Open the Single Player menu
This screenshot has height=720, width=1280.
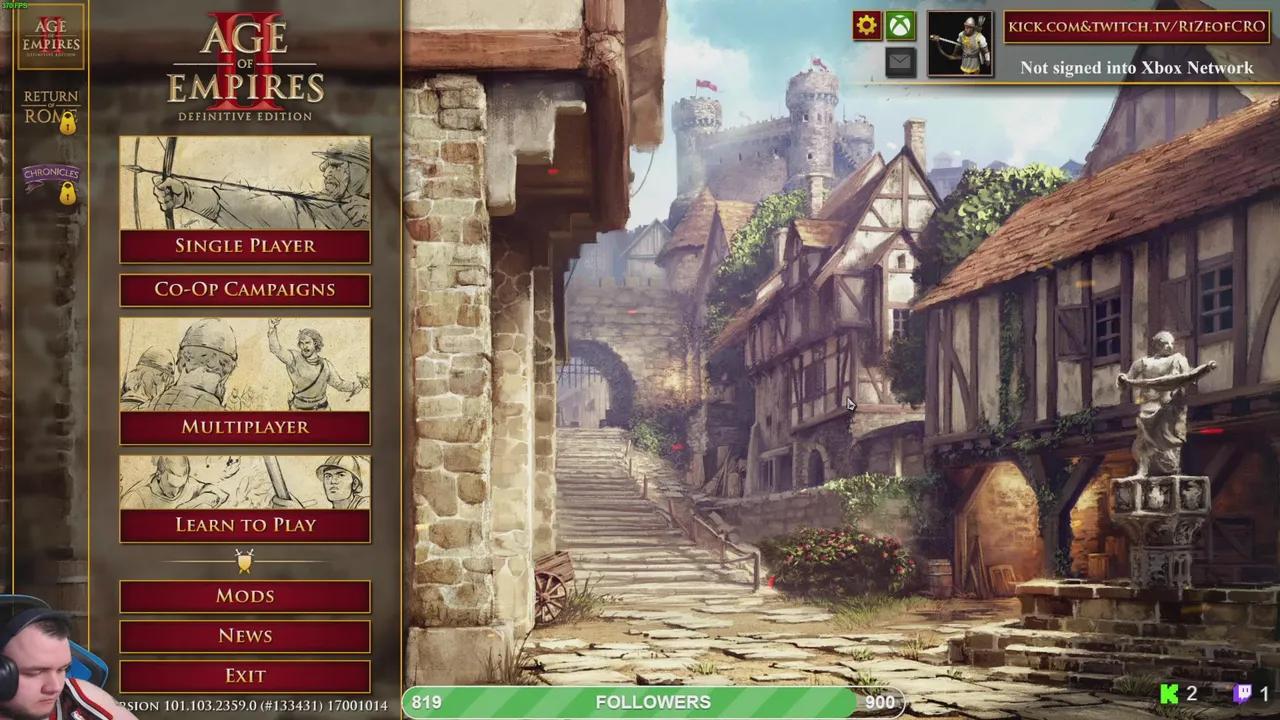tap(245, 246)
